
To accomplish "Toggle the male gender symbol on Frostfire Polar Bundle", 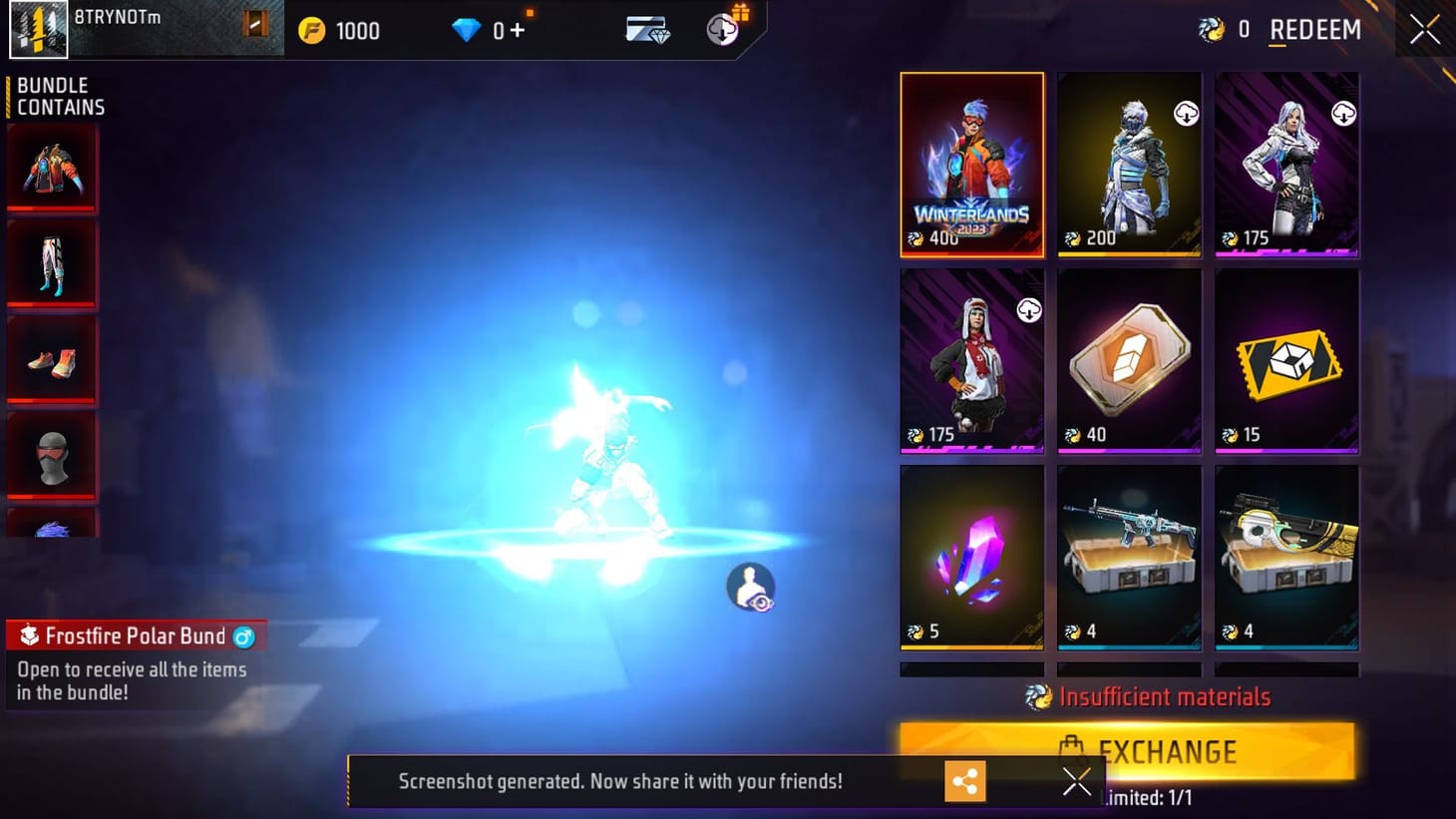I will pos(242,636).
